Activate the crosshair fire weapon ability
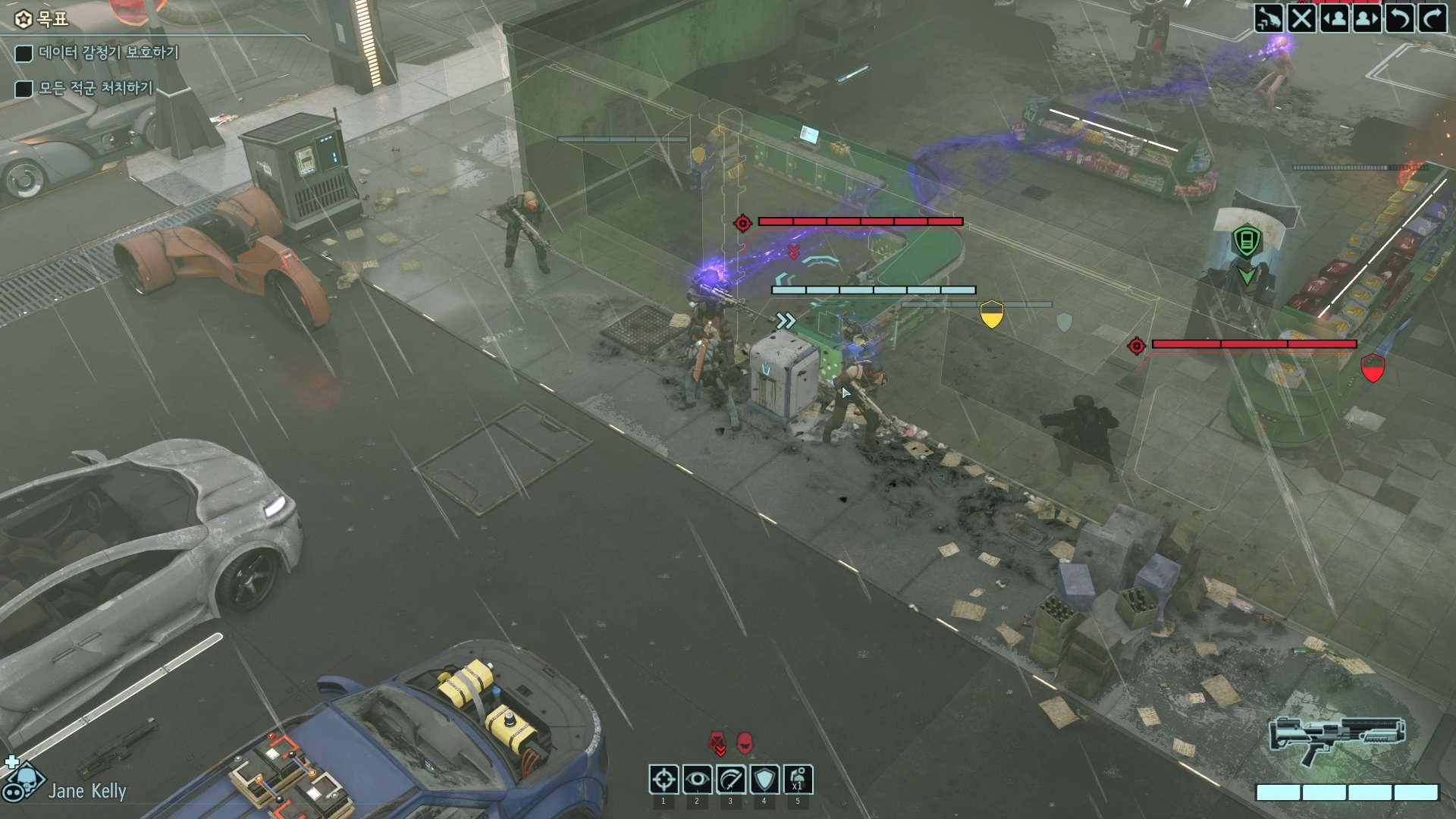 [x=664, y=779]
